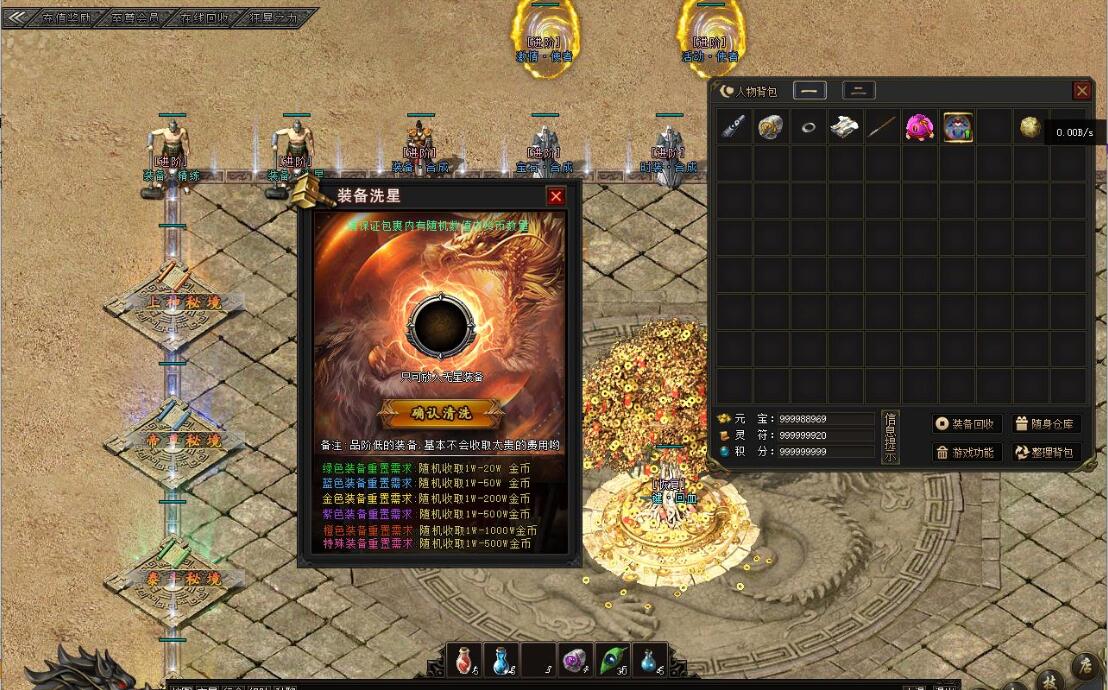The image size is (1108, 690).
Task: Sort the bag with 整理背包
Action: (x=1046, y=452)
